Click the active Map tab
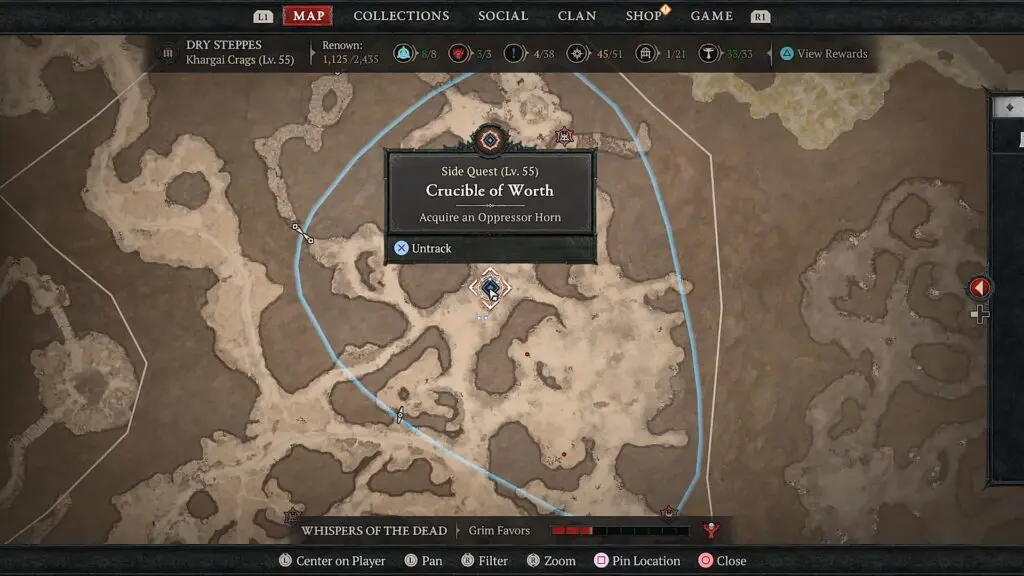The width and height of the screenshot is (1024, 576). [x=308, y=16]
